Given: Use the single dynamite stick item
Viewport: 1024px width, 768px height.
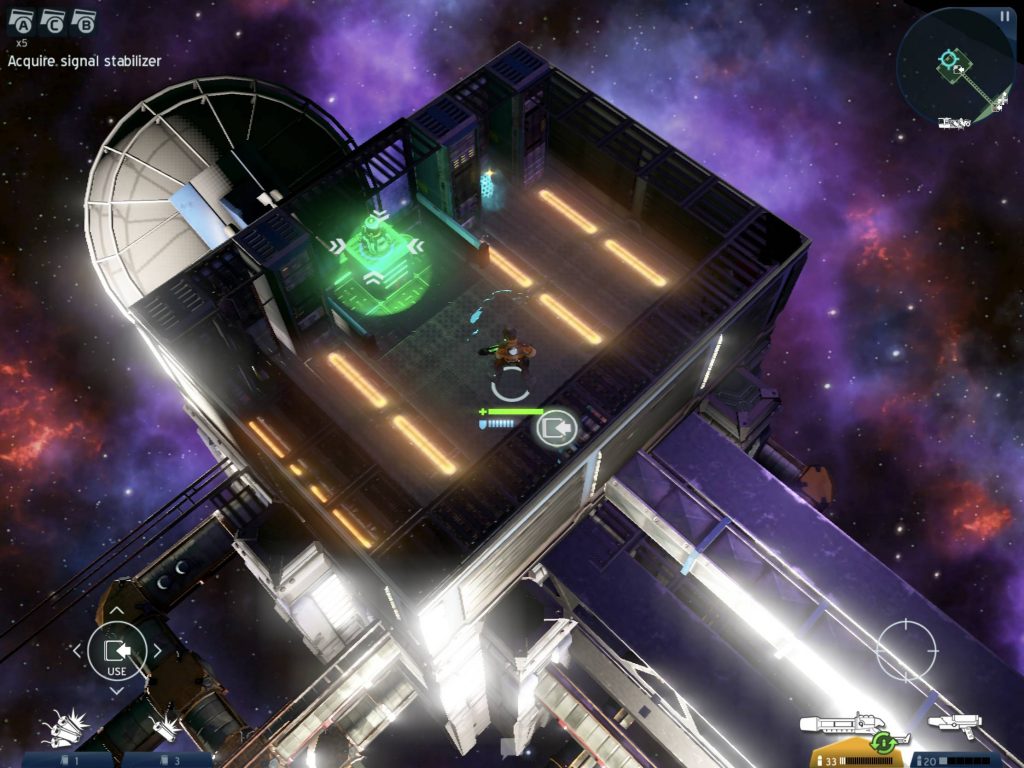Looking at the screenshot, I should (164, 728).
